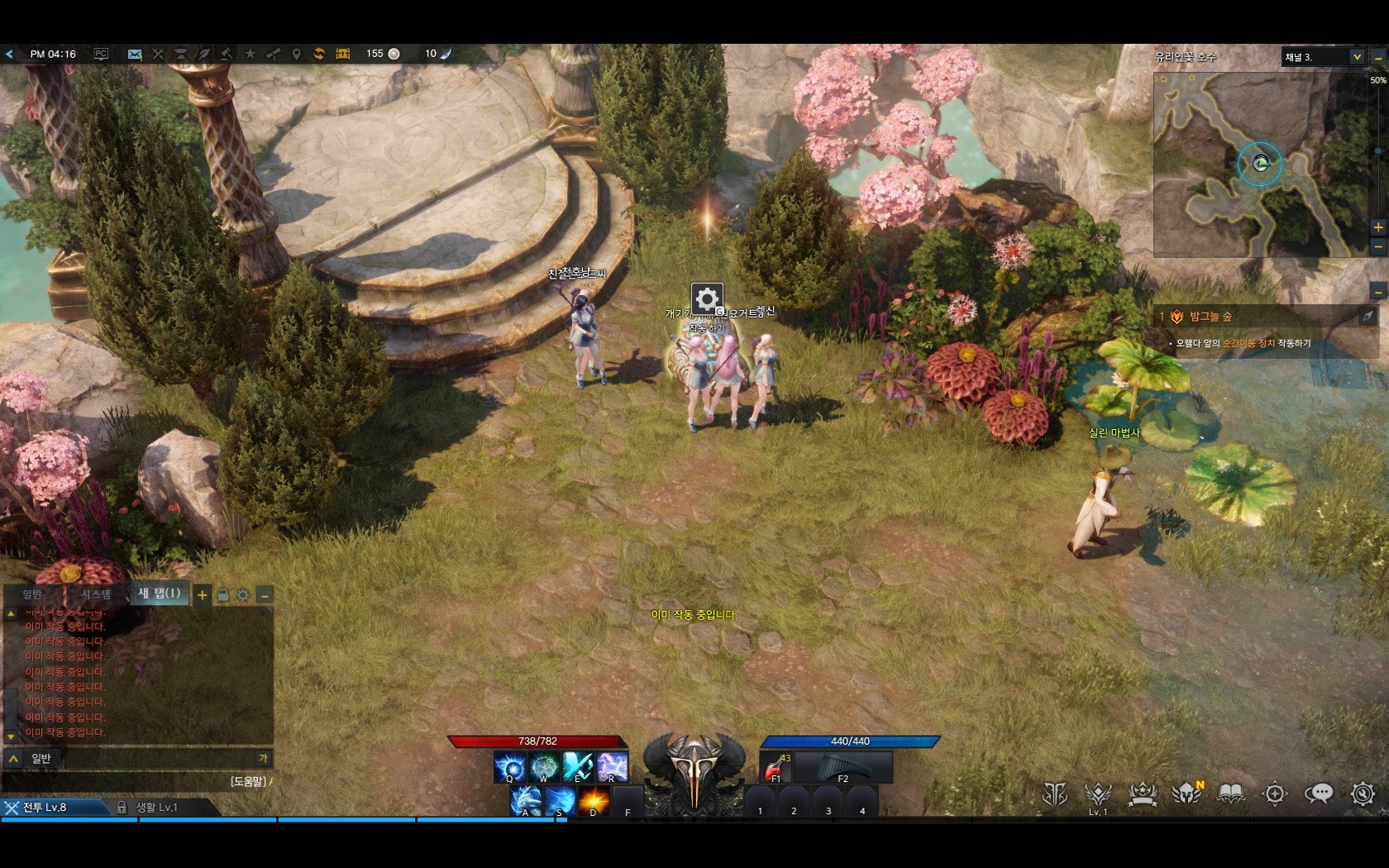
Task: Open the mail envelope icon
Action: (135, 55)
